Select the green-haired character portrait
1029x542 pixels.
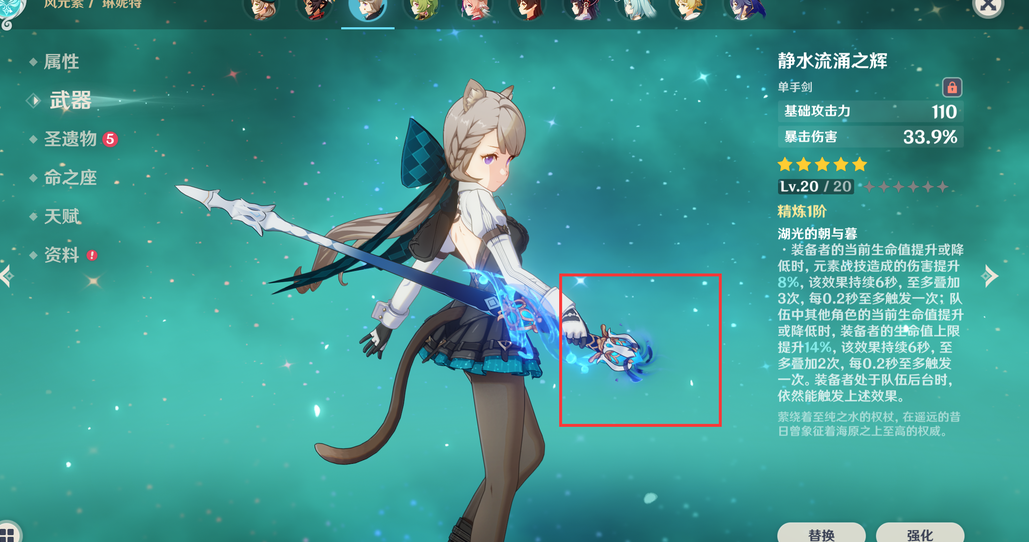(x=421, y=10)
